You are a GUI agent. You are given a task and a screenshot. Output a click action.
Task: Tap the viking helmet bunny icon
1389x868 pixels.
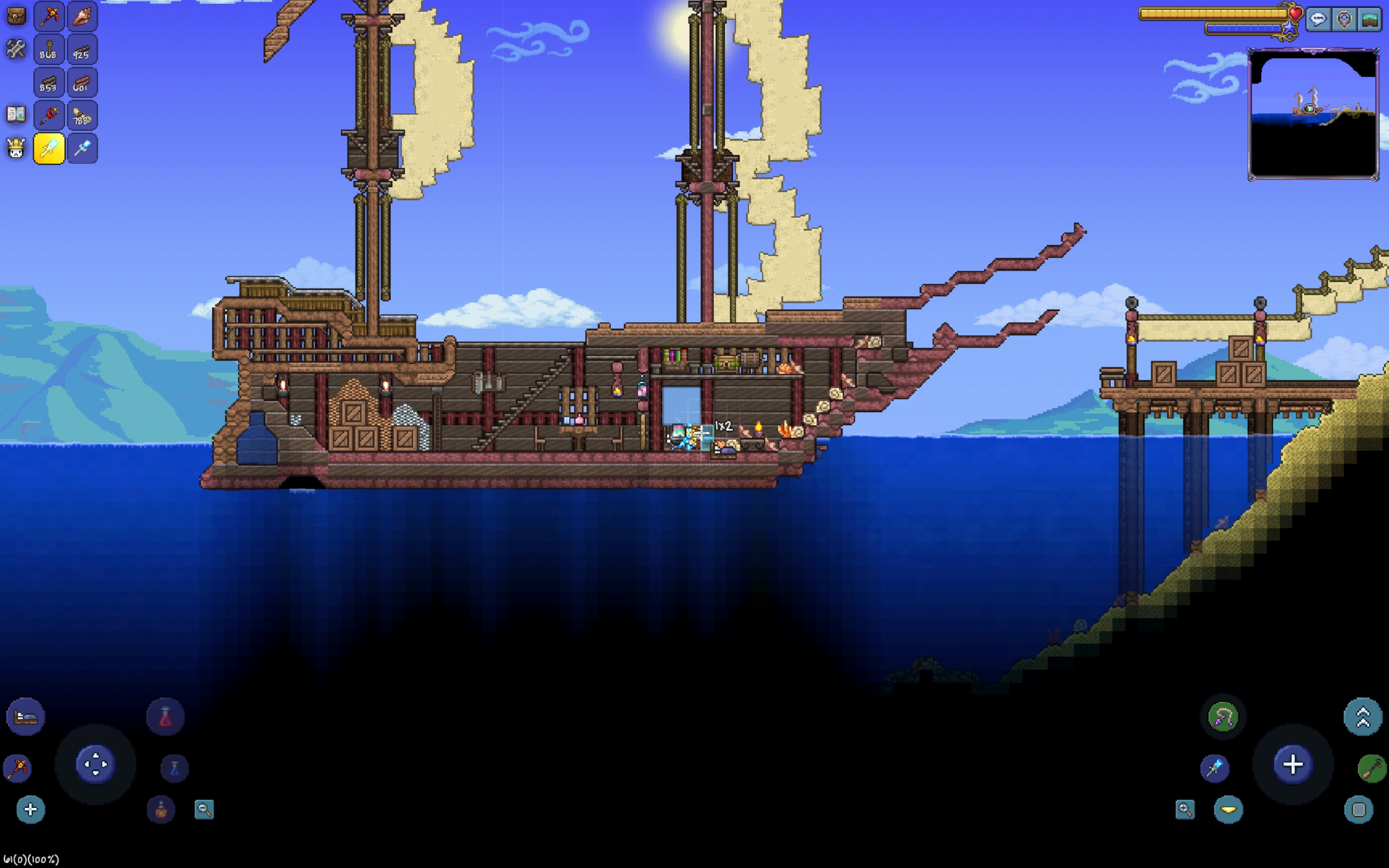(16, 149)
